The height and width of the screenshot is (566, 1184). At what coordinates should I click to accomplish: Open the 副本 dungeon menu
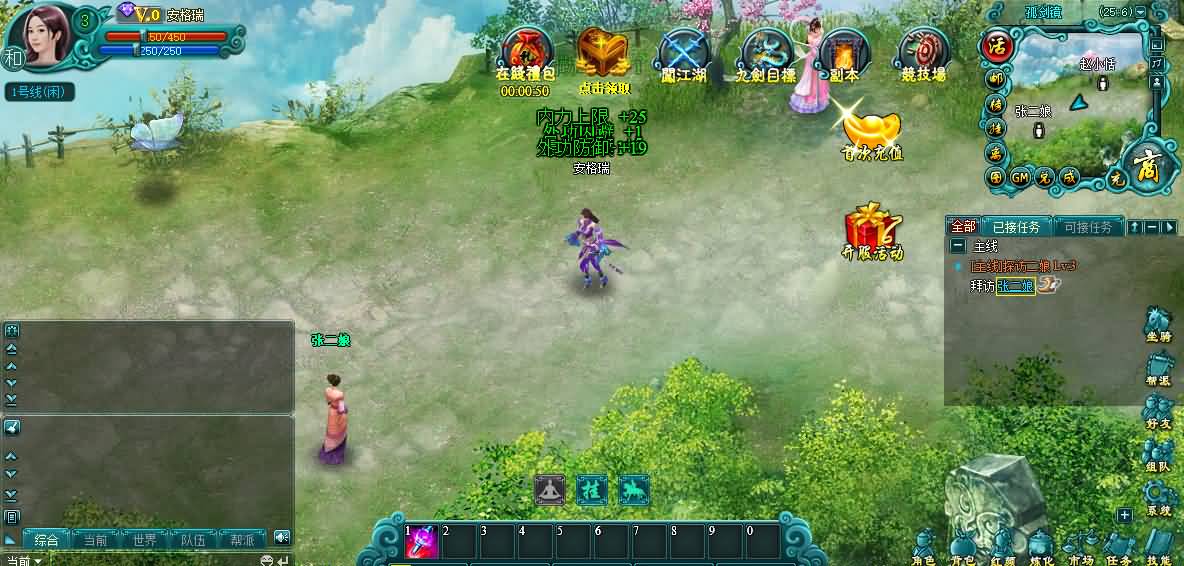(x=844, y=52)
